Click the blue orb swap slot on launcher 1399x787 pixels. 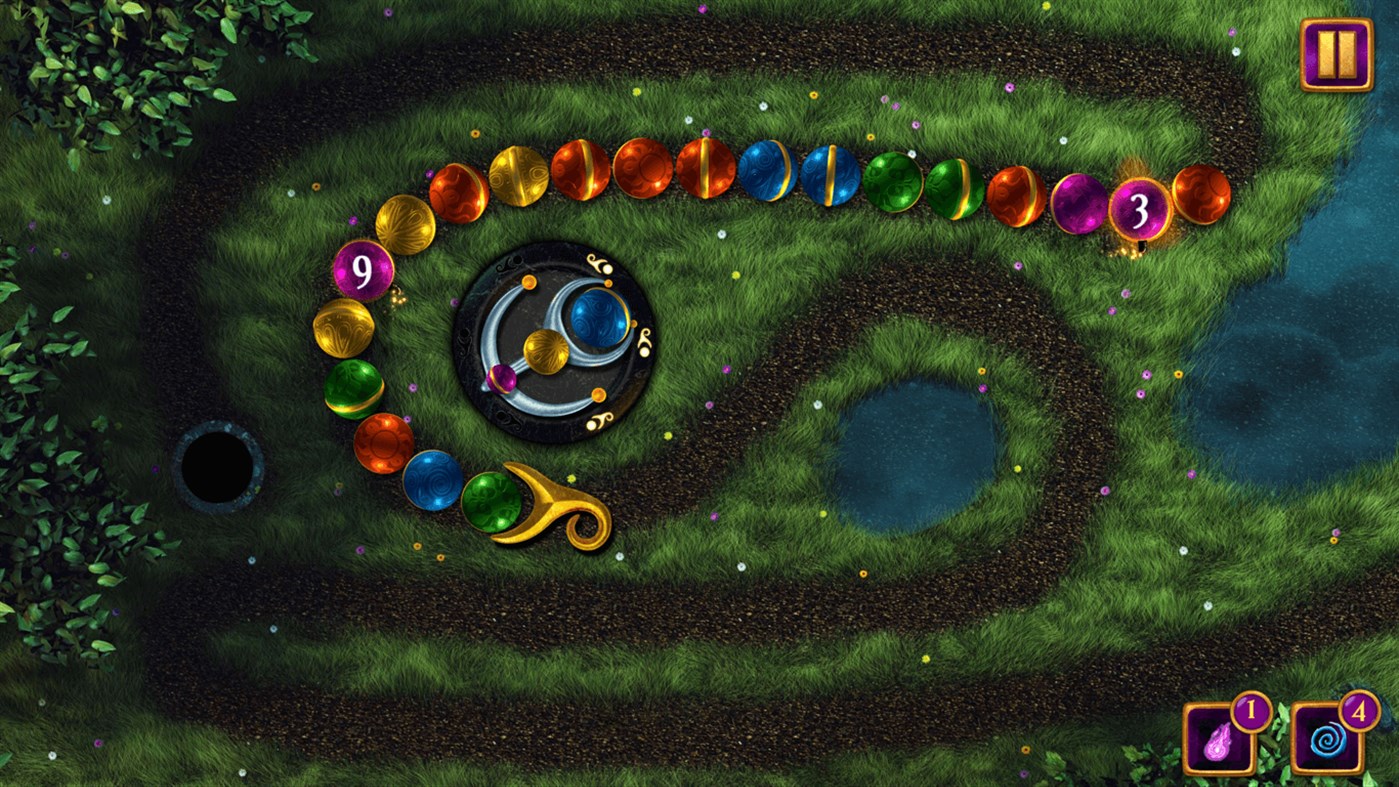point(598,317)
